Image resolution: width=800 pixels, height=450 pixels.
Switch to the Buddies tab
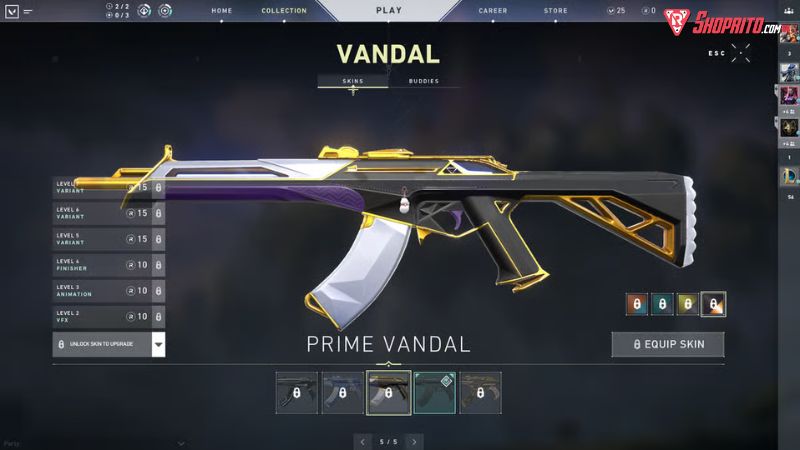point(424,81)
